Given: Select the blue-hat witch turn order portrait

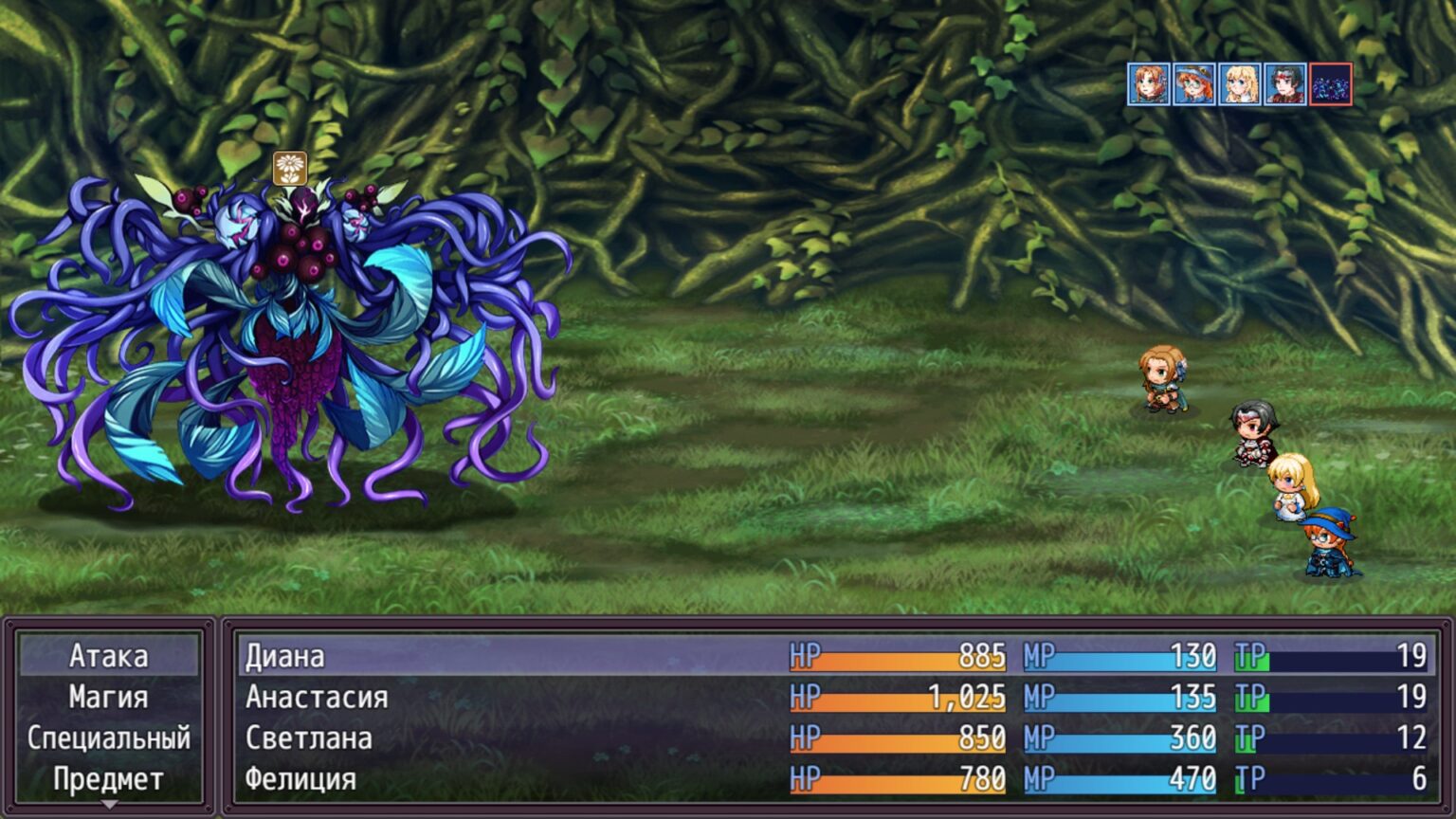Looking at the screenshot, I should click(x=1193, y=84).
